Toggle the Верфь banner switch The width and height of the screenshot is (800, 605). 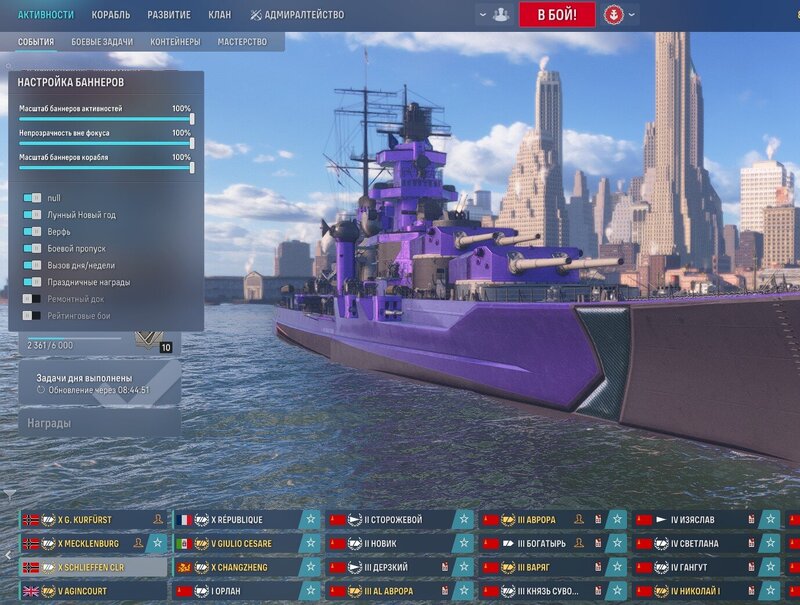coord(33,232)
